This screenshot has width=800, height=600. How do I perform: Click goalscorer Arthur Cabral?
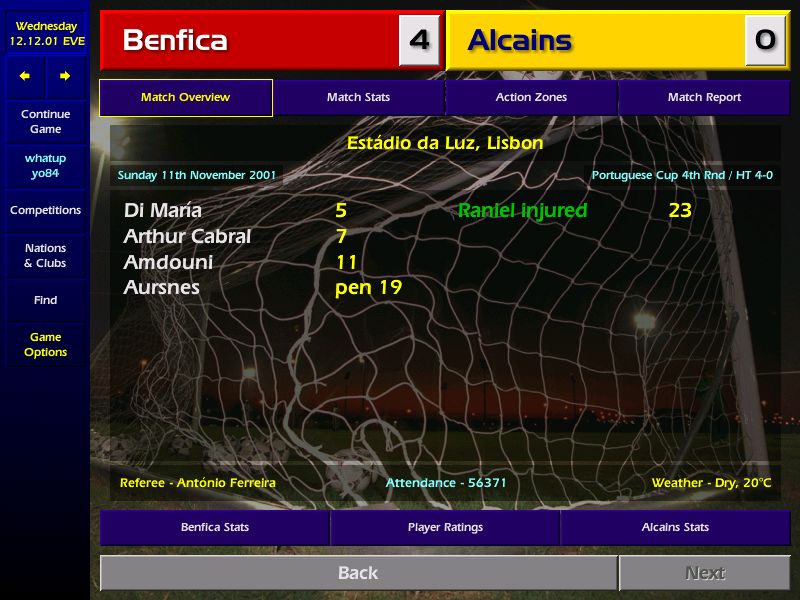pos(187,237)
